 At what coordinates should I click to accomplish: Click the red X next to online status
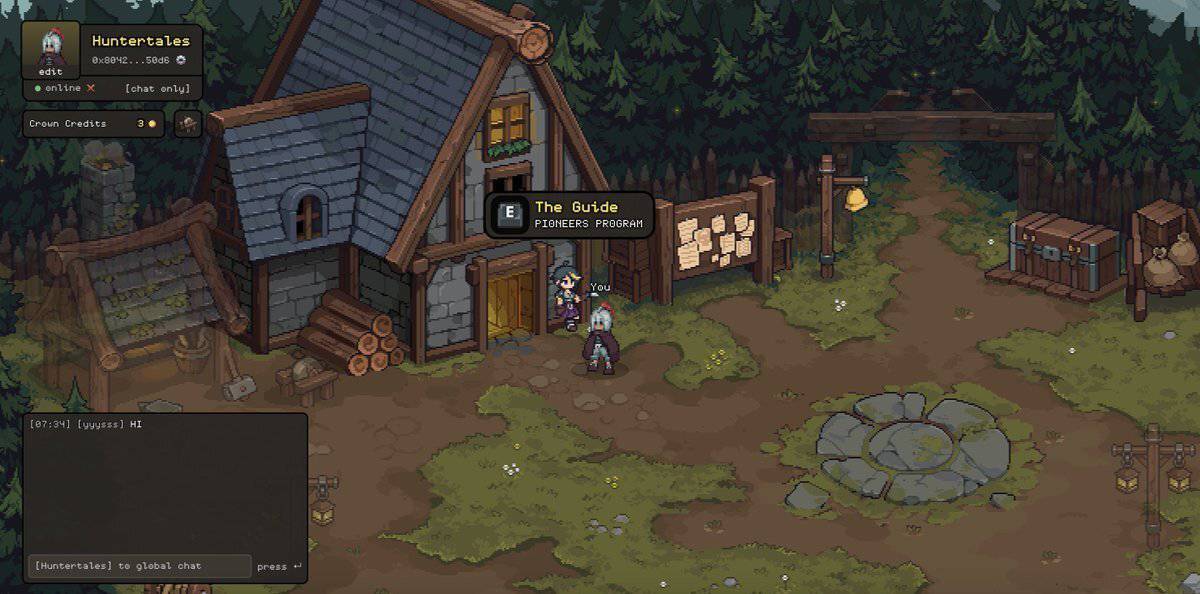point(91,88)
